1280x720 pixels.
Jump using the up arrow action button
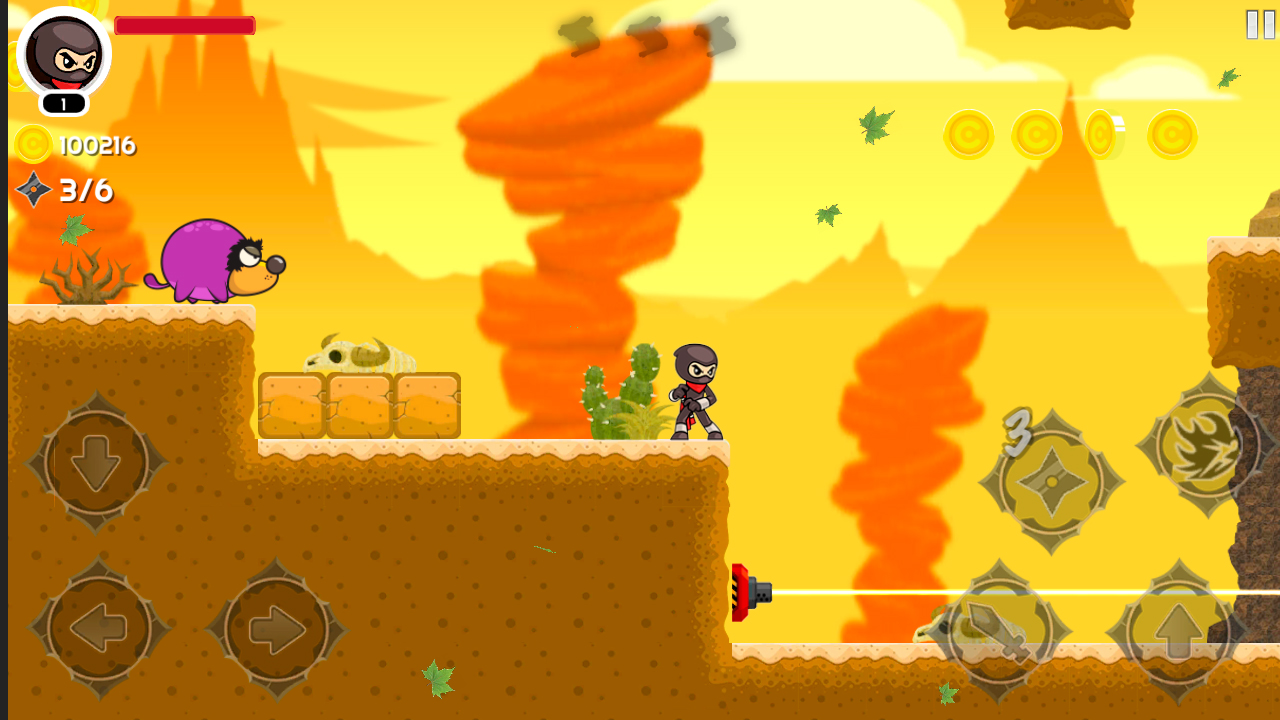pyautogui.click(x=1180, y=630)
